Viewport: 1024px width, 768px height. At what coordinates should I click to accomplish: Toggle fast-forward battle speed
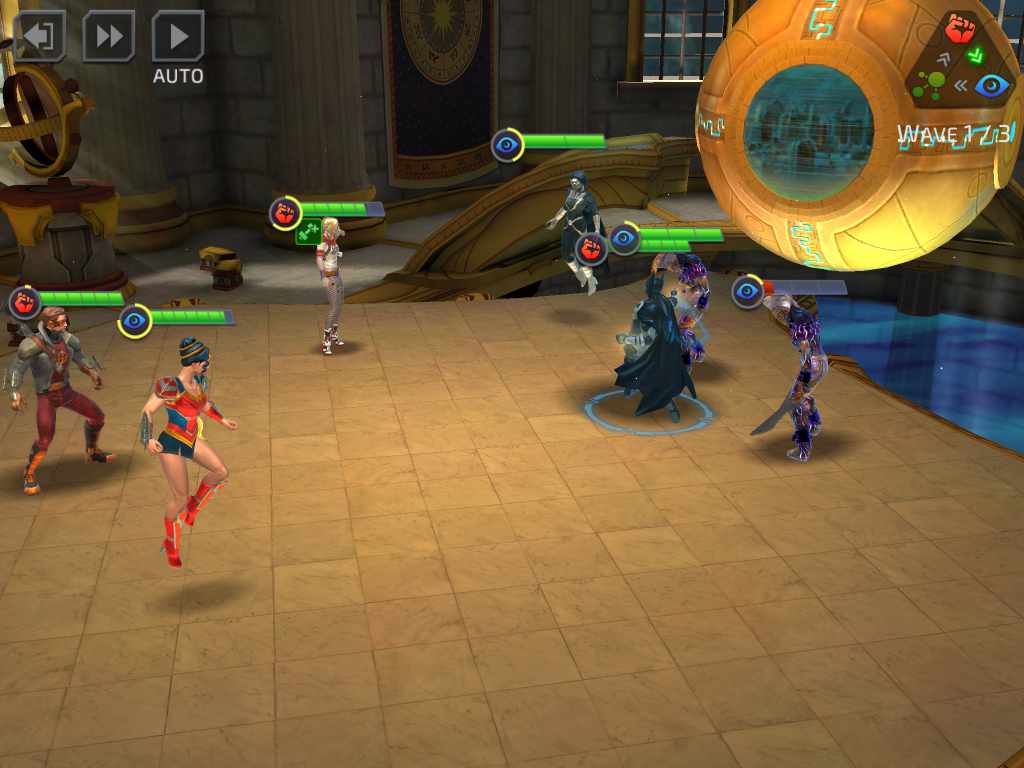tap(109, 37)
